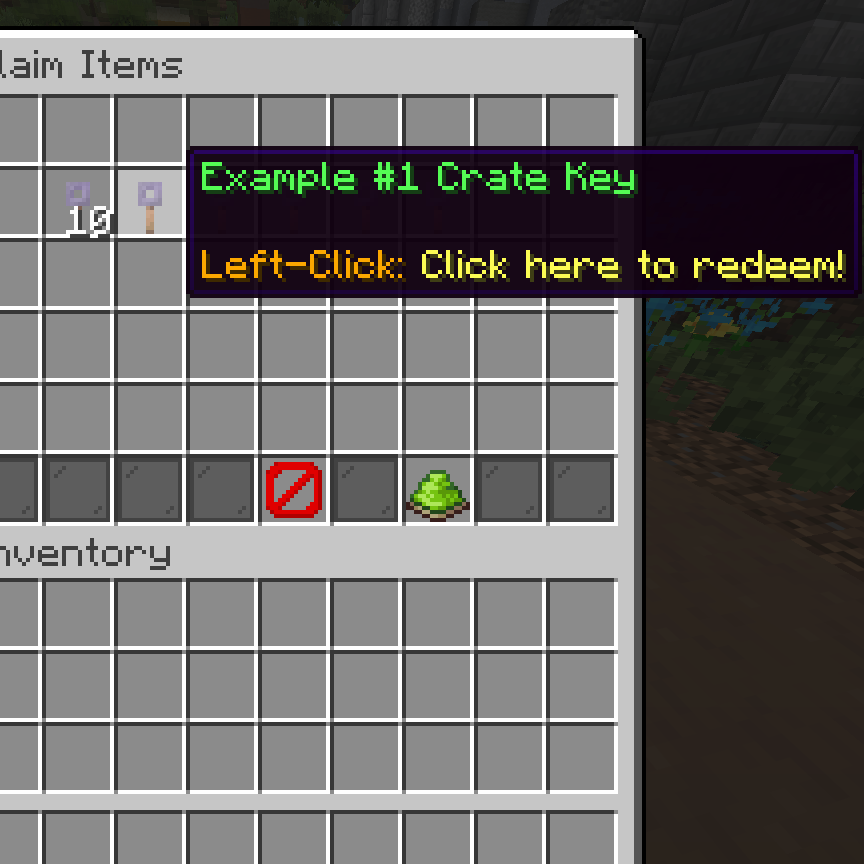The width and height of the screenshot is (864, 864).
Task: Select the green slimeball item
Action: (438, 490)
